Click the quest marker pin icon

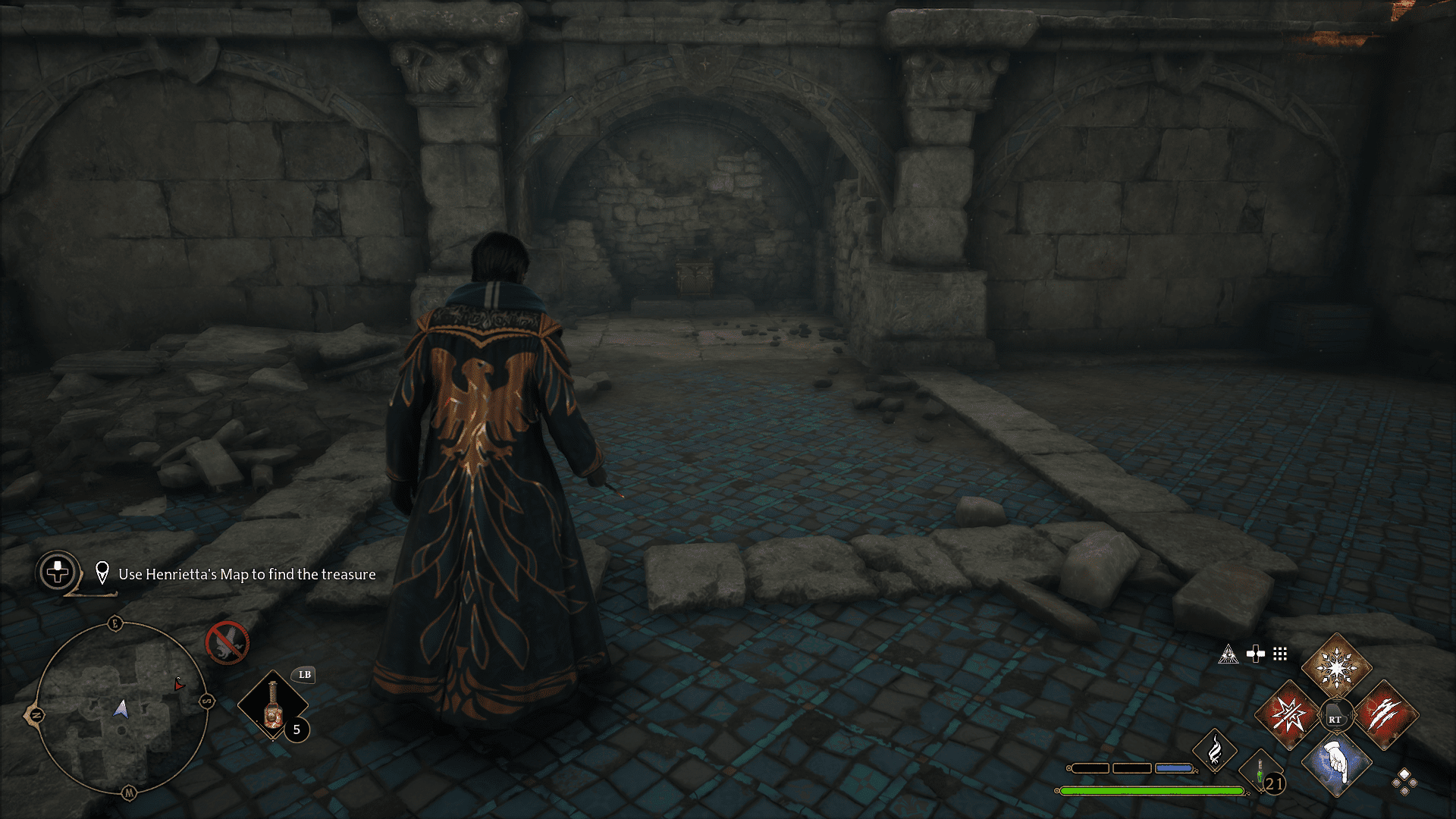pos(102,573)
